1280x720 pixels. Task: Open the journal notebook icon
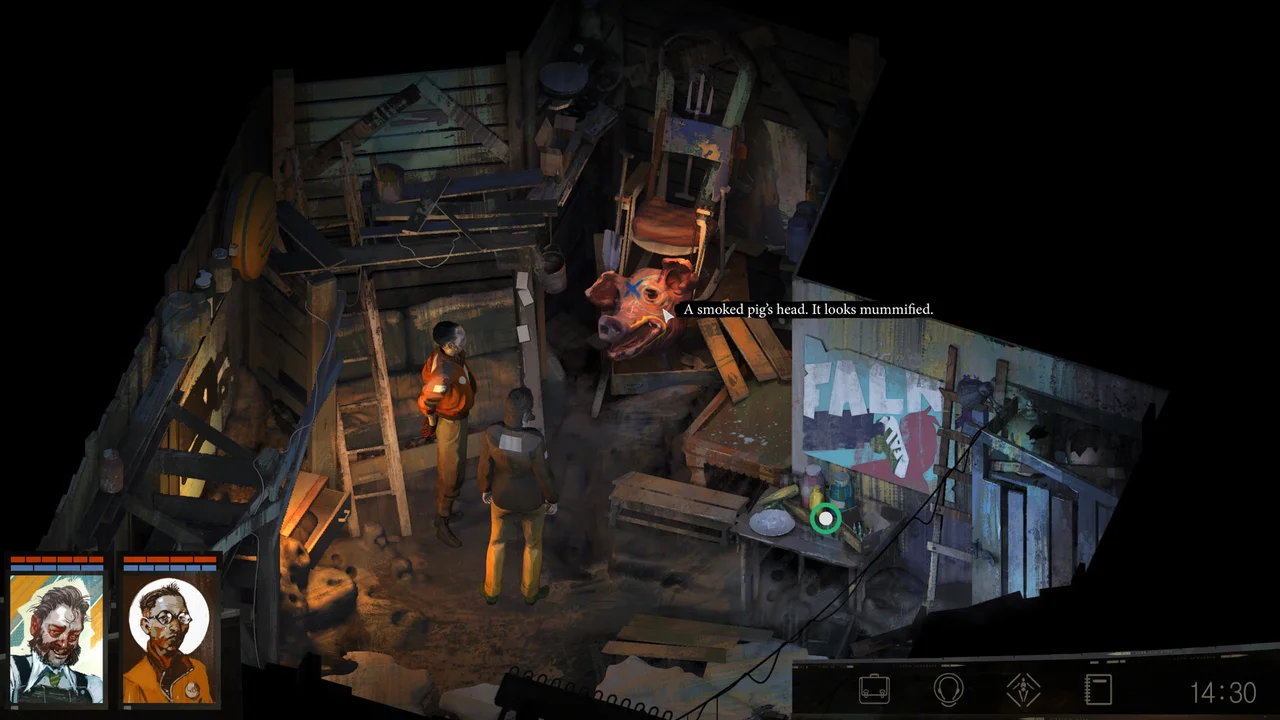pyautogui.click(x=1099, y=690)
